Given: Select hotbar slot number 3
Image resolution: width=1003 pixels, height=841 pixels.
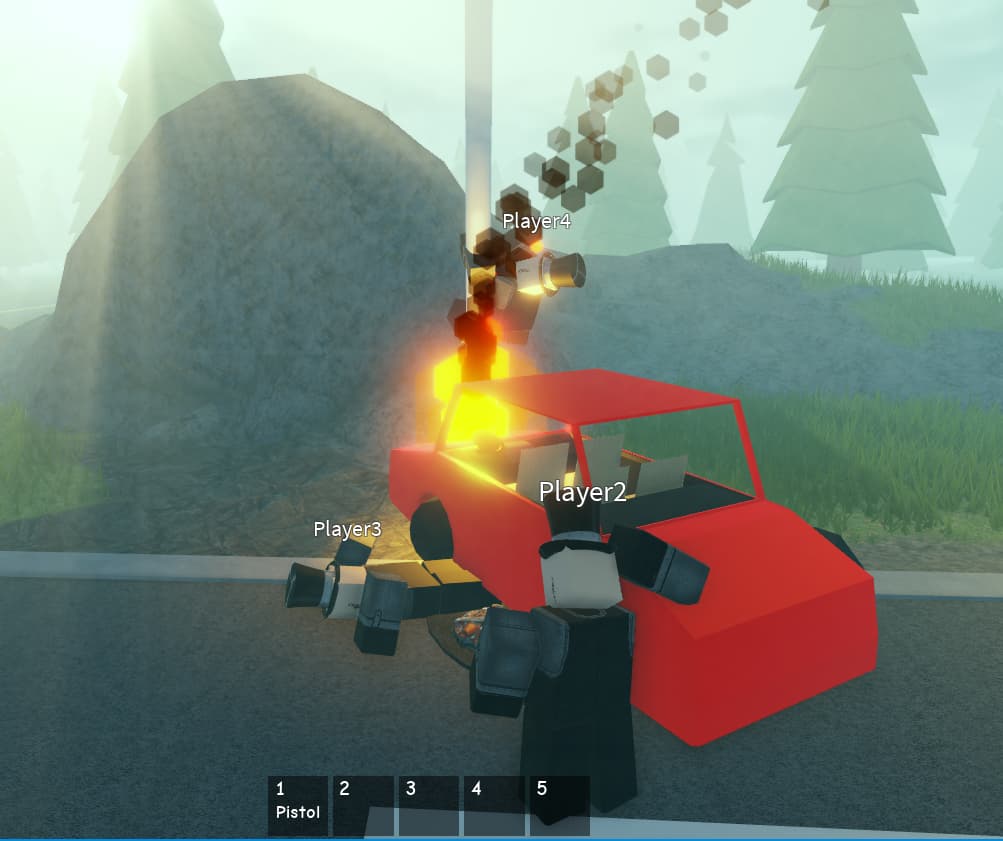Looking at the screenshot, I should click(429, 805).
